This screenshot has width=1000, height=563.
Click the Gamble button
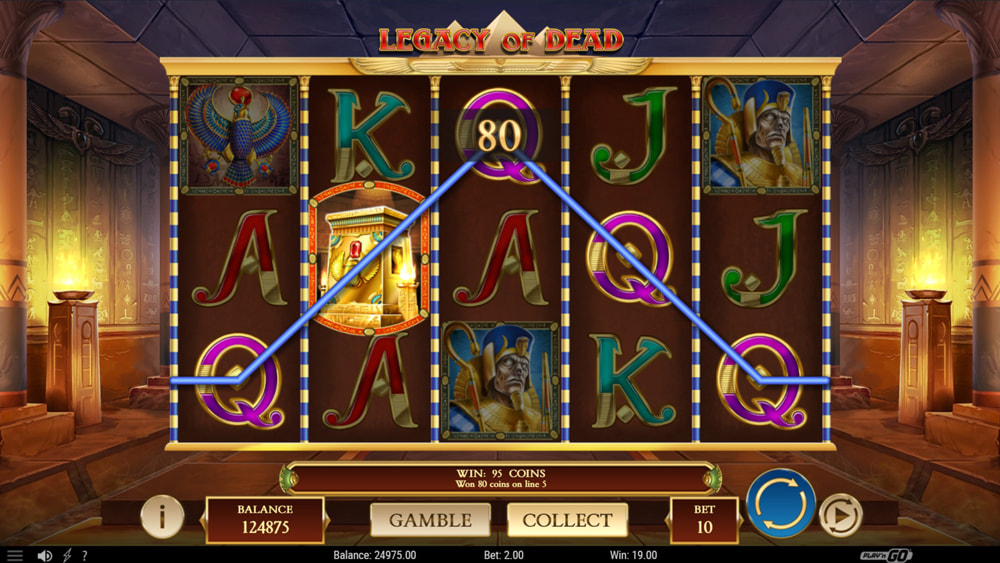coord(430,520)
